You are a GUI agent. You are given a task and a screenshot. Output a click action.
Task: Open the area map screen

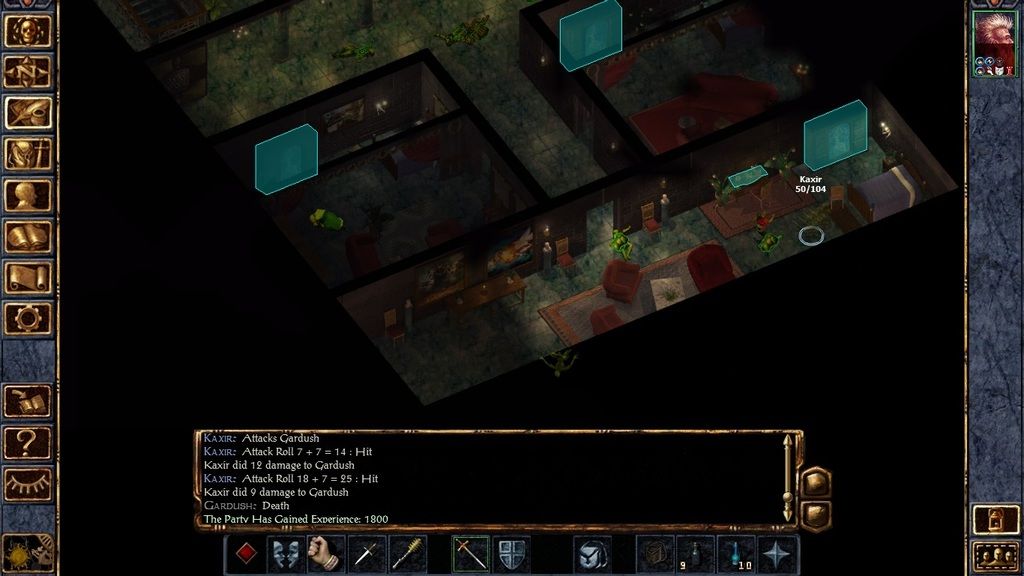coord(28,71)
